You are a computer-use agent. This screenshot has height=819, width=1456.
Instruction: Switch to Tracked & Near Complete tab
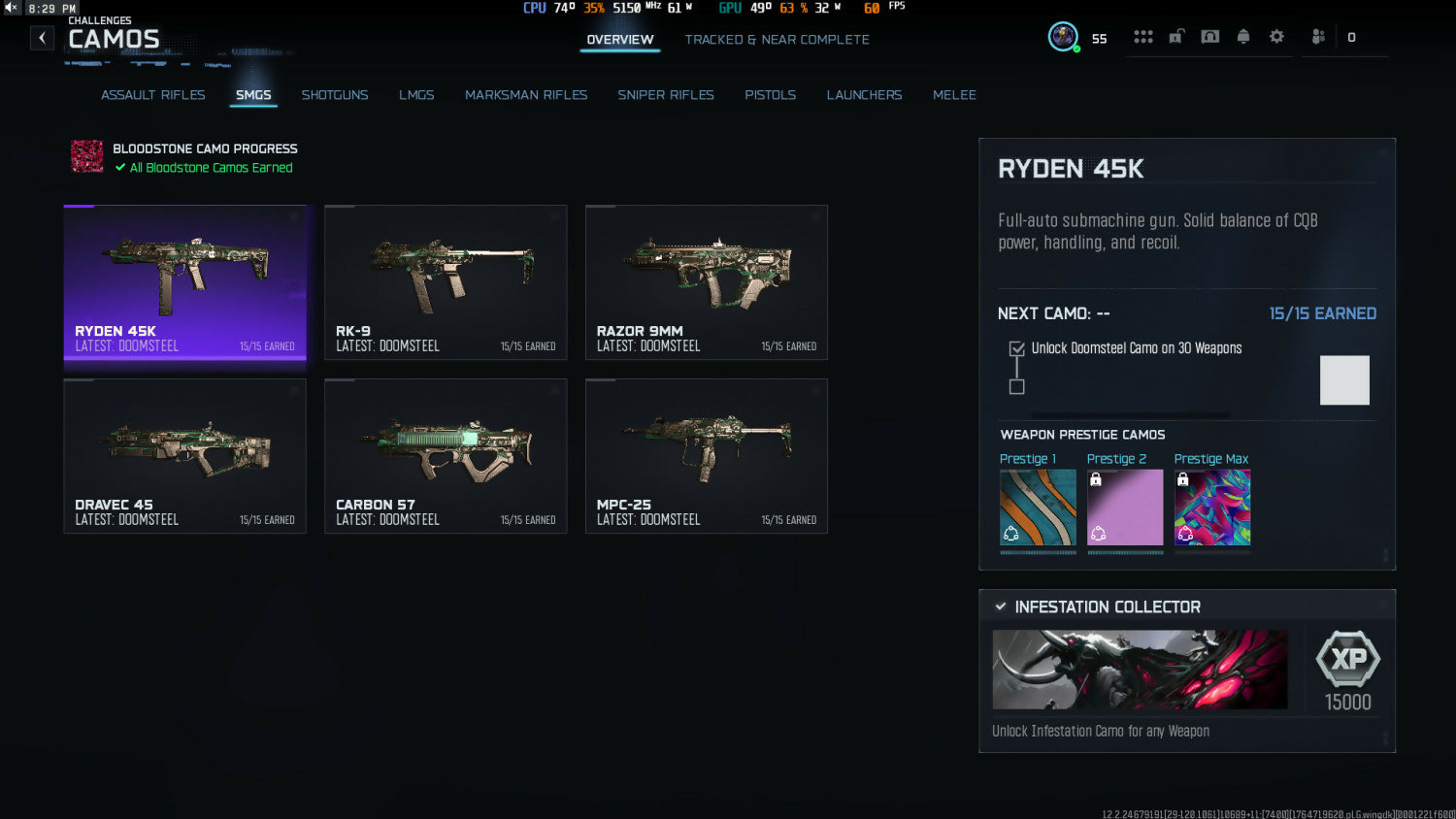coord(777,40)
